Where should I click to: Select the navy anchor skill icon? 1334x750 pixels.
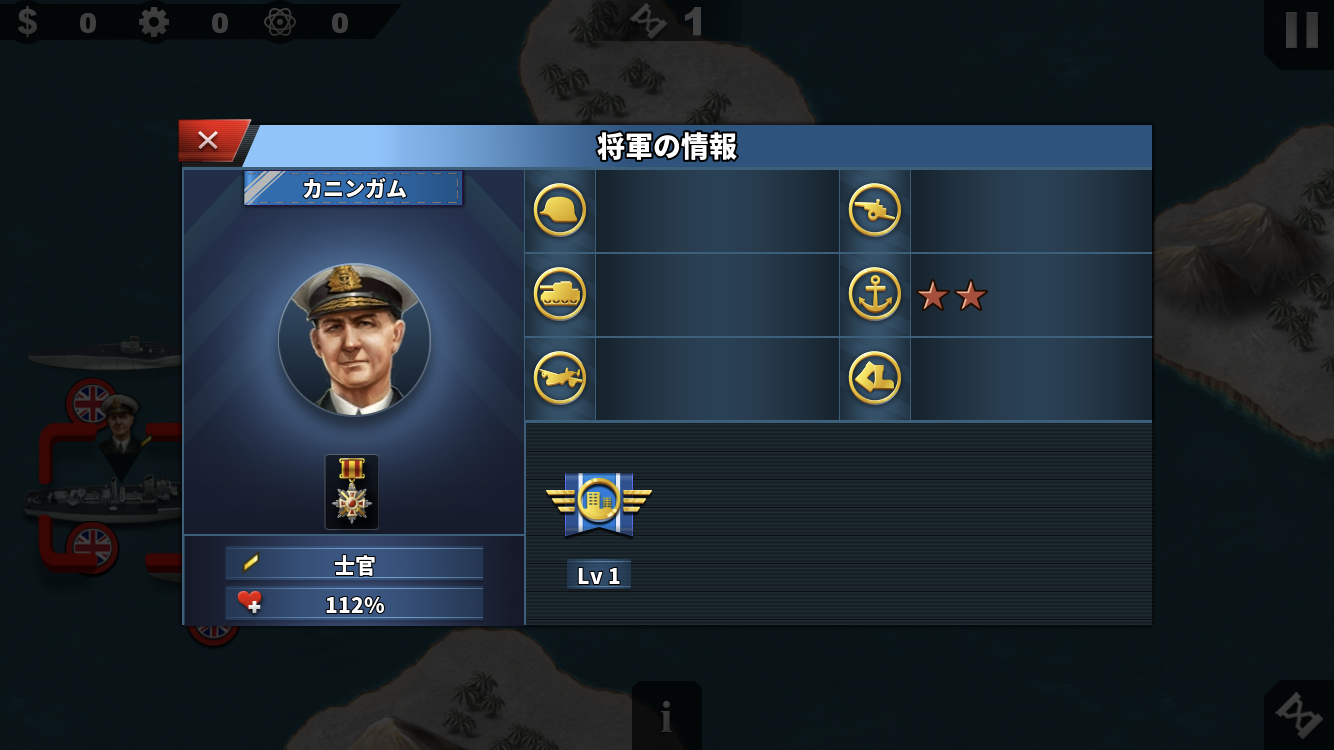tap(874, 294)
